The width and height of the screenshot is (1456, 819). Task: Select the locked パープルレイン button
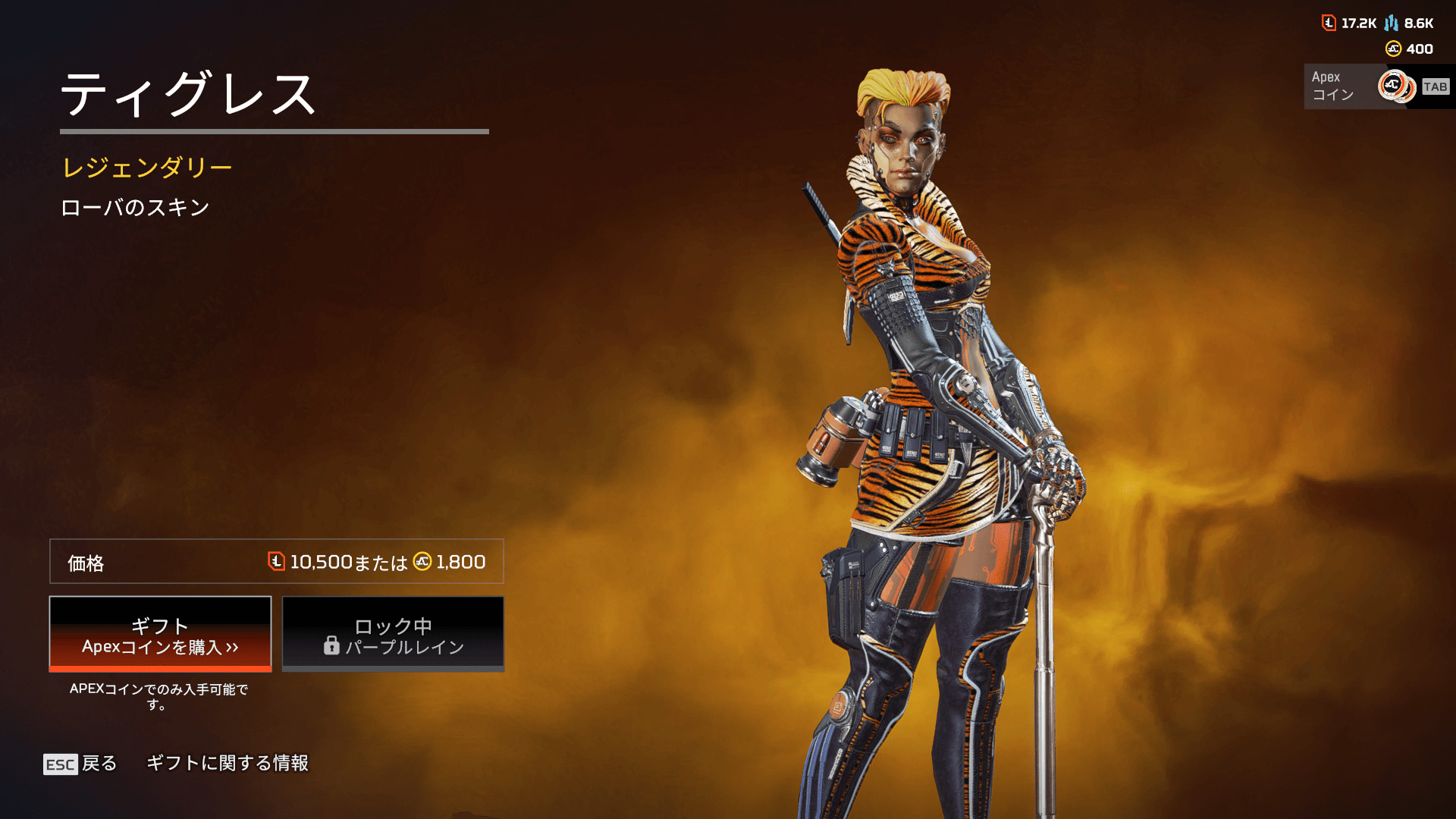click(x=393, y=634)
